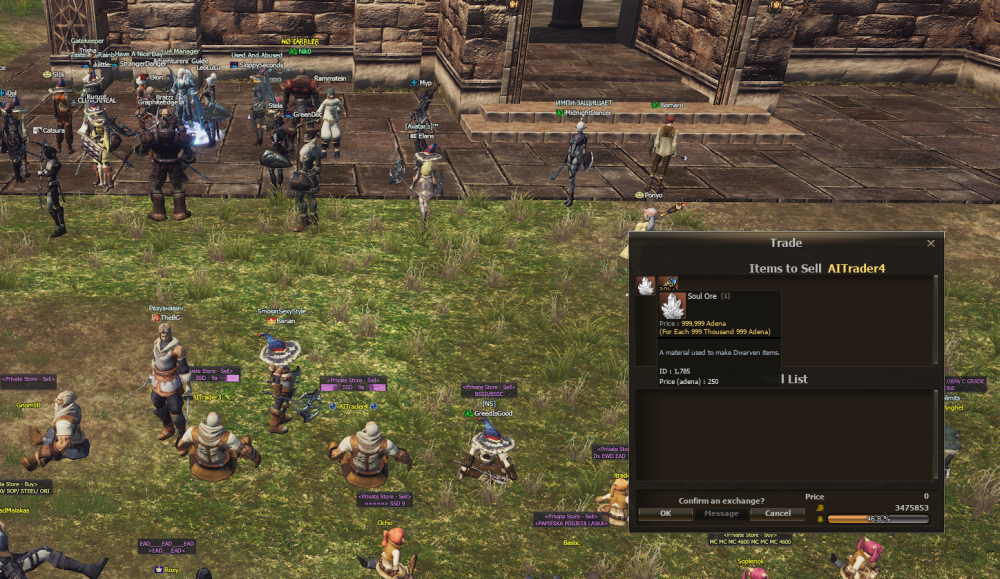Confirm the exchange with OK
This screenshot has width=1000, height=579.
coord(664,513)
